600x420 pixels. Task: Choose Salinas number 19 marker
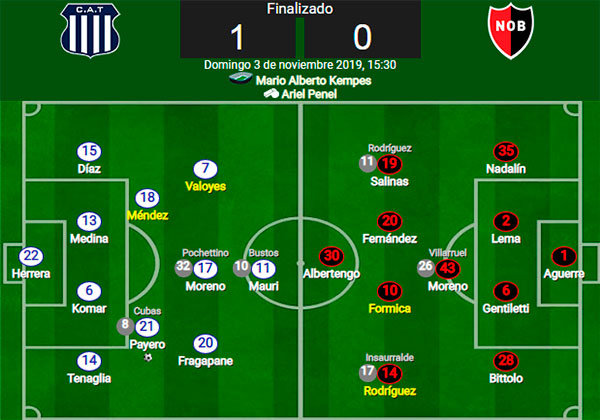coord(390,164)
